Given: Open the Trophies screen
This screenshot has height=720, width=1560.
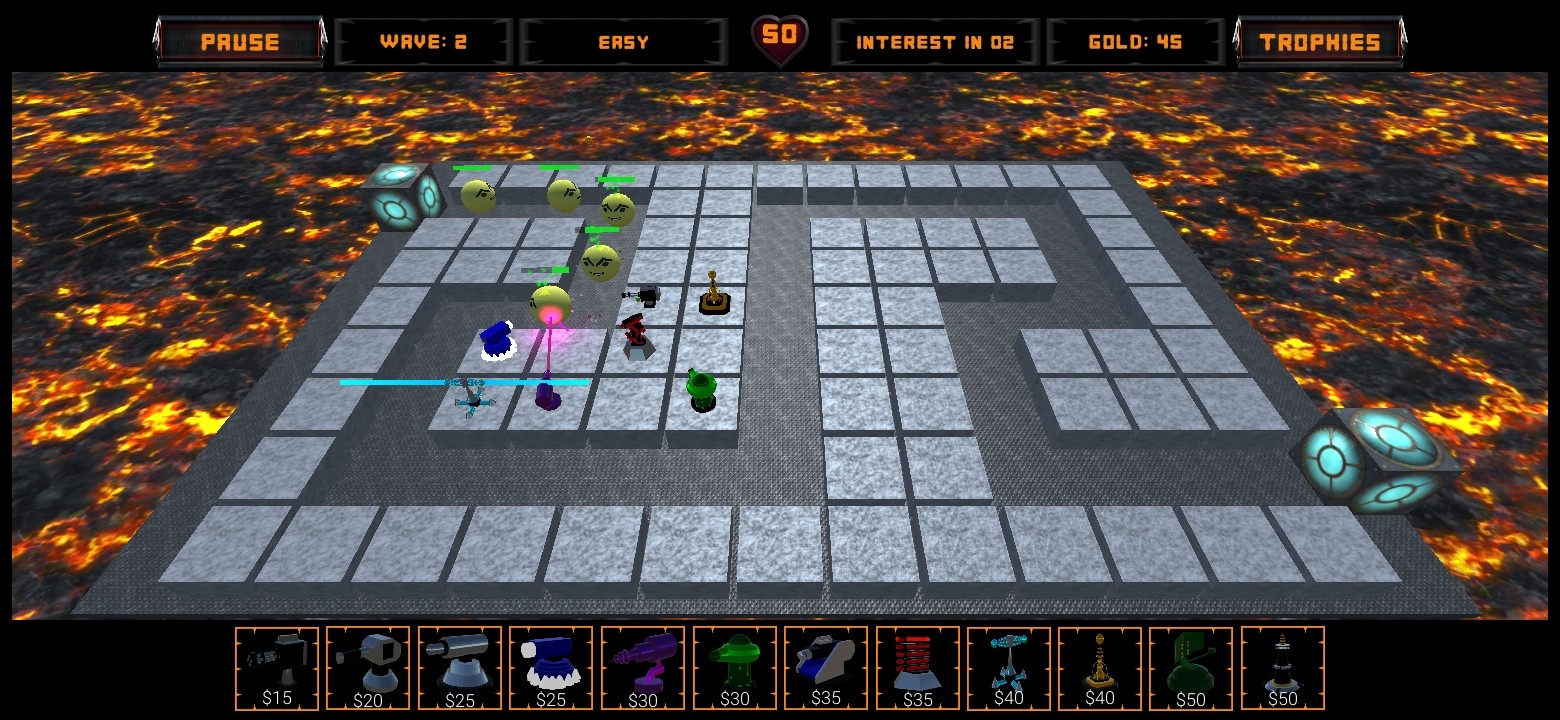Looking at the screenshot, I should (x=1320, y=42).
